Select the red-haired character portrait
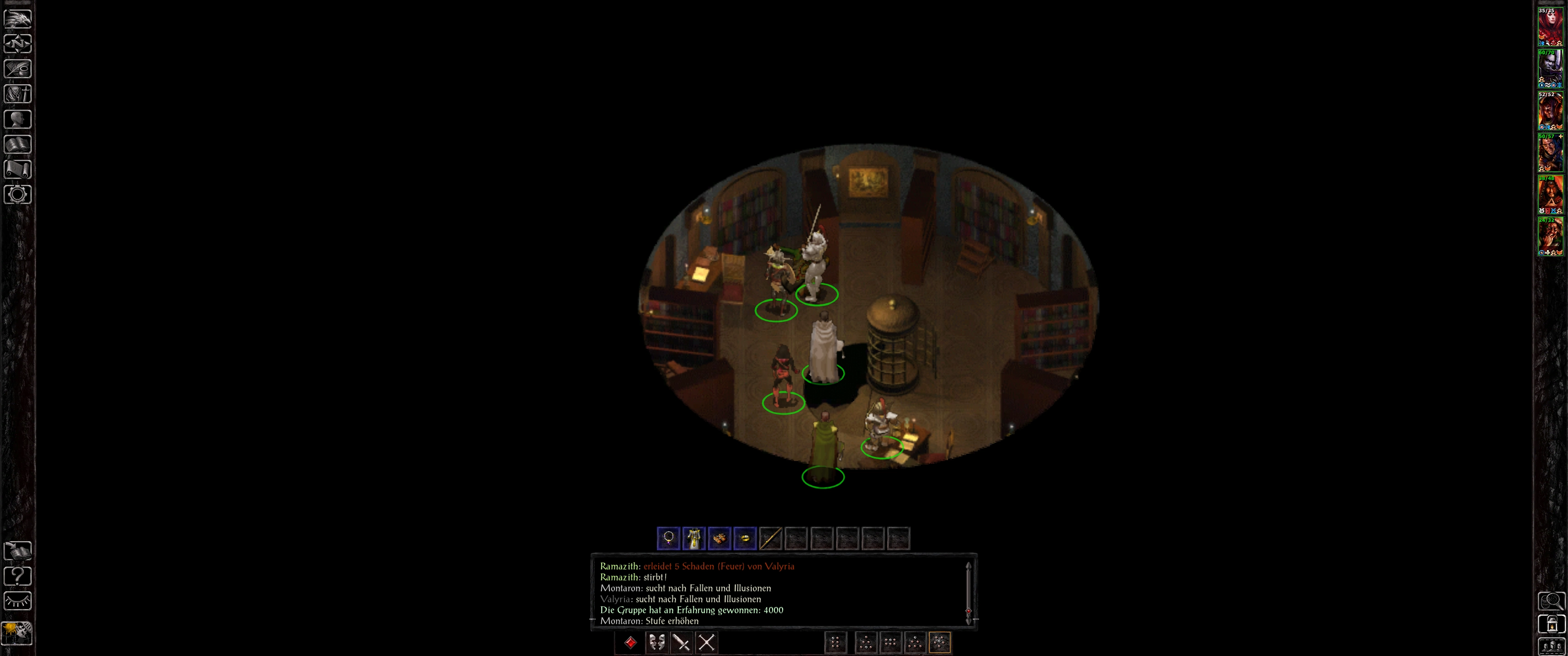 pyautogui.click(x=1550, y=26)
